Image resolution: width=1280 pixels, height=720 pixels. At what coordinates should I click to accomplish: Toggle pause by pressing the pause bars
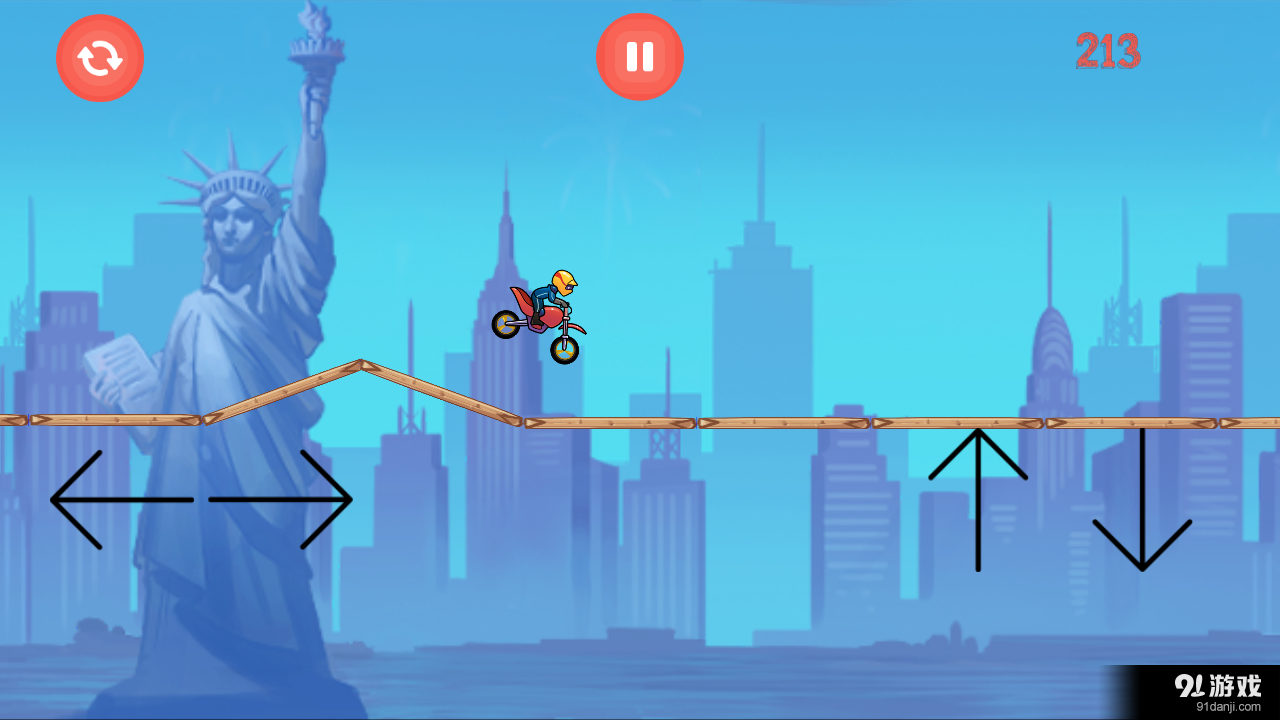pyautogui.click(x=639, y=56)
